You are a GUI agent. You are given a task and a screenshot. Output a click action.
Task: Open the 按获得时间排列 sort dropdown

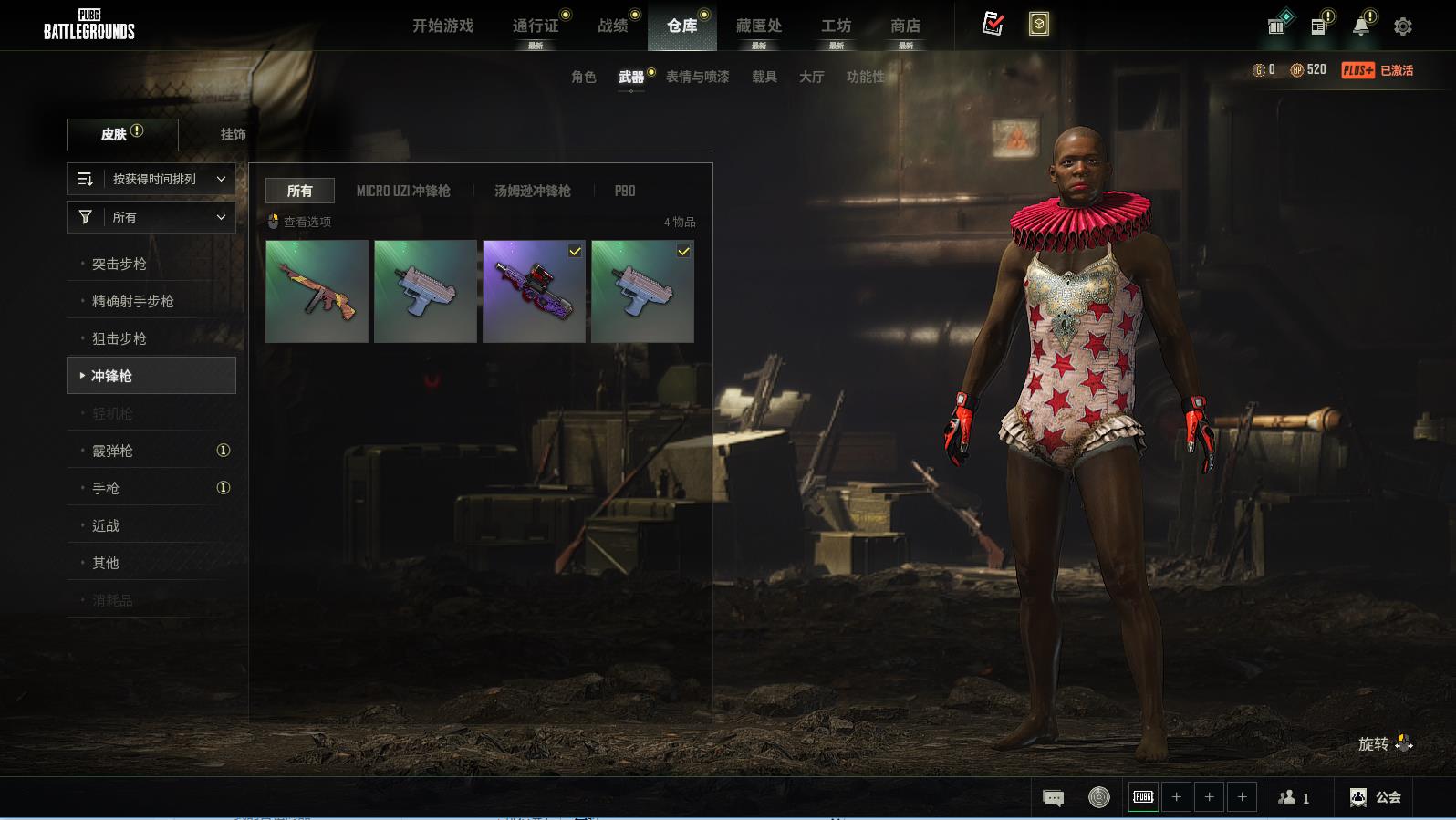151,179
